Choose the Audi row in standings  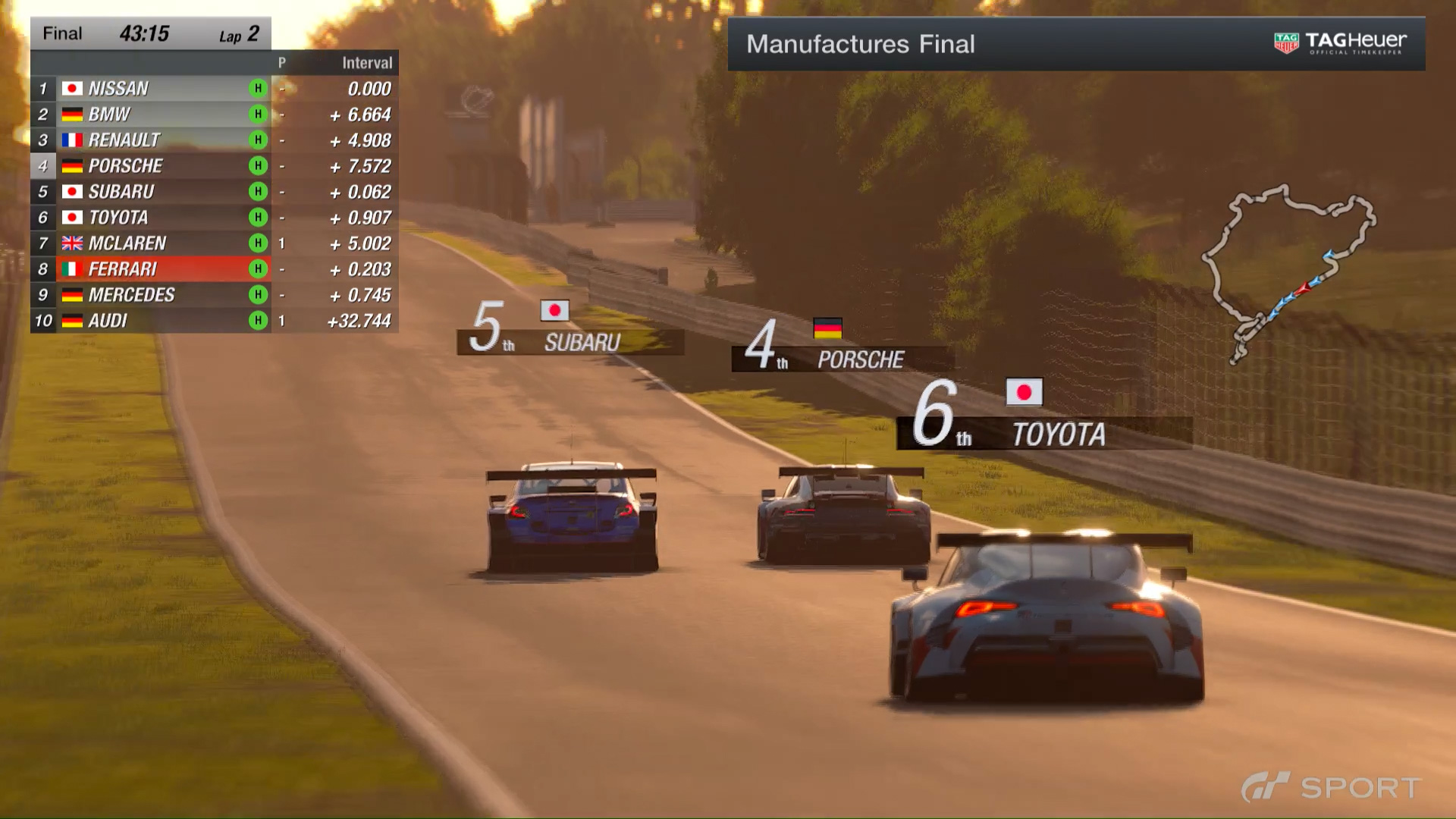tap(212, 321)
